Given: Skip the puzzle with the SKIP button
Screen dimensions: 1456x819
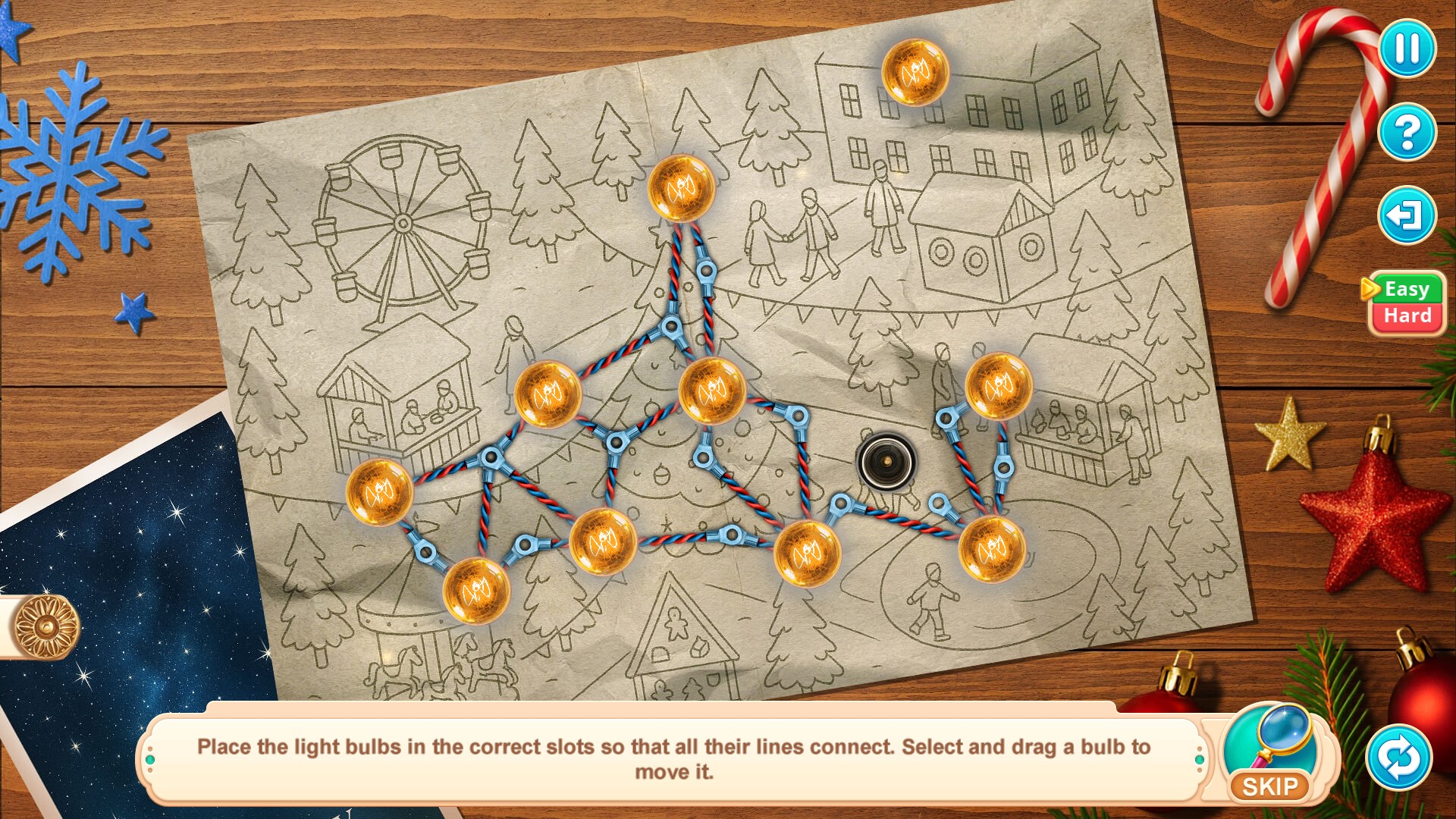Looking at the screenshot, I should click(x=1270, y=786).
